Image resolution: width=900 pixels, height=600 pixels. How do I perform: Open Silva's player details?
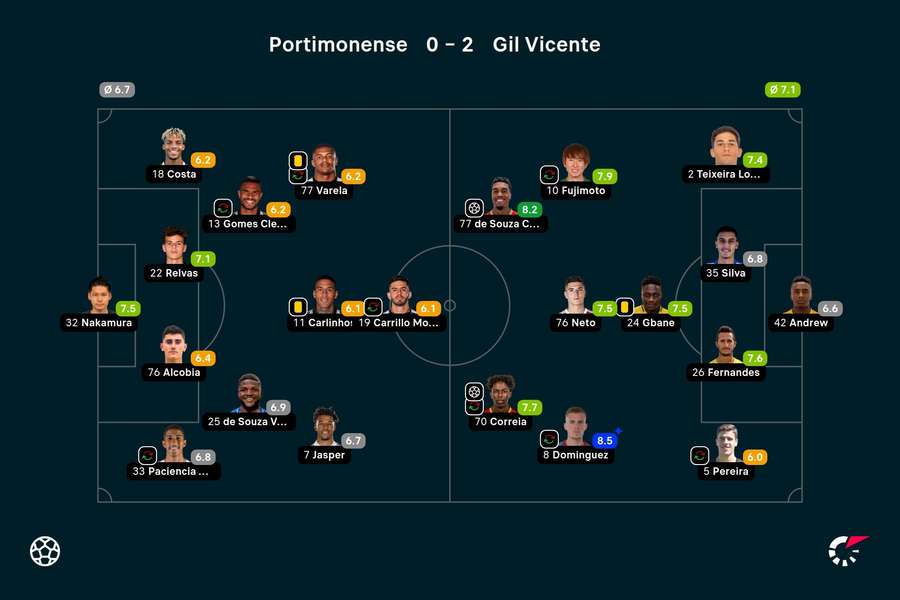point(726,255)
